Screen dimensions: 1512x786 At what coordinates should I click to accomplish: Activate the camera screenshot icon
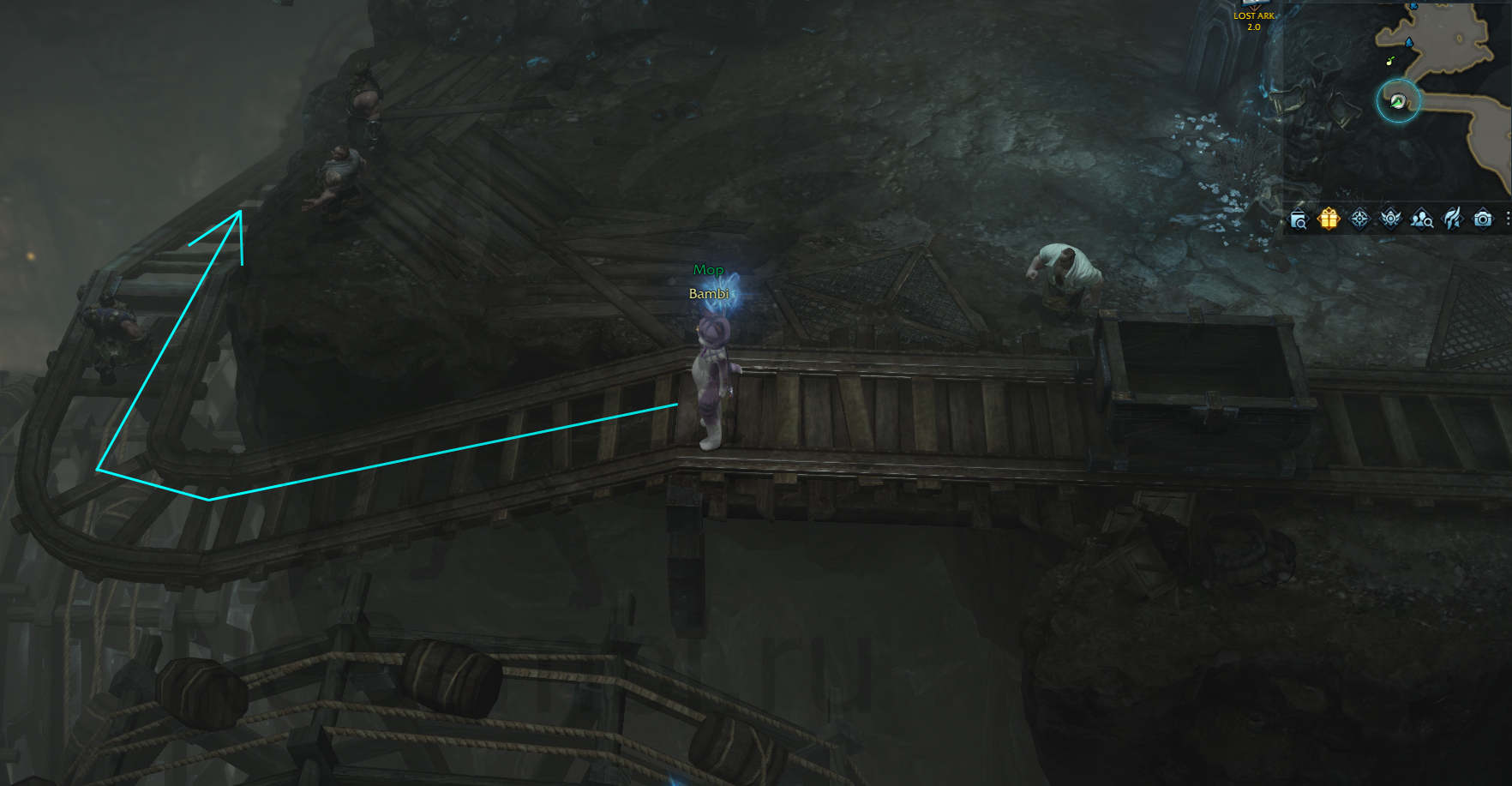[x=1483, y=219]
